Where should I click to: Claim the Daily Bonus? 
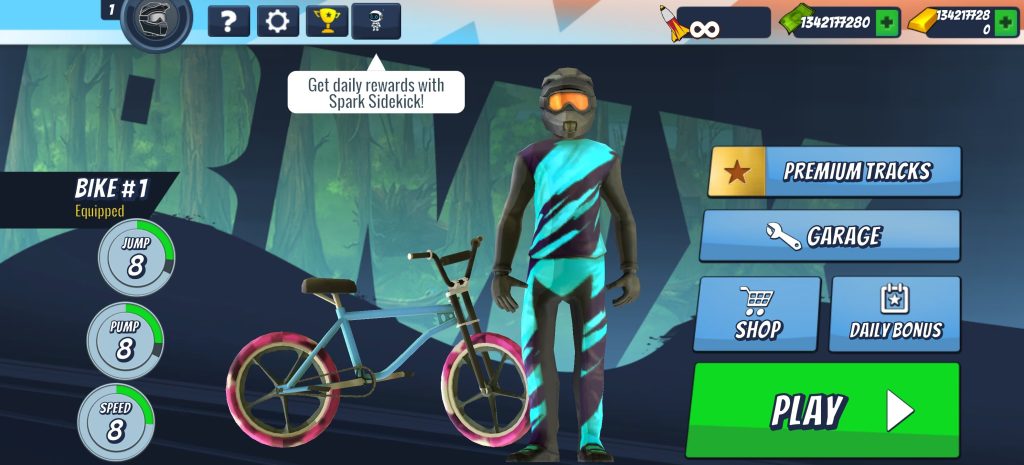click(895, 314)
